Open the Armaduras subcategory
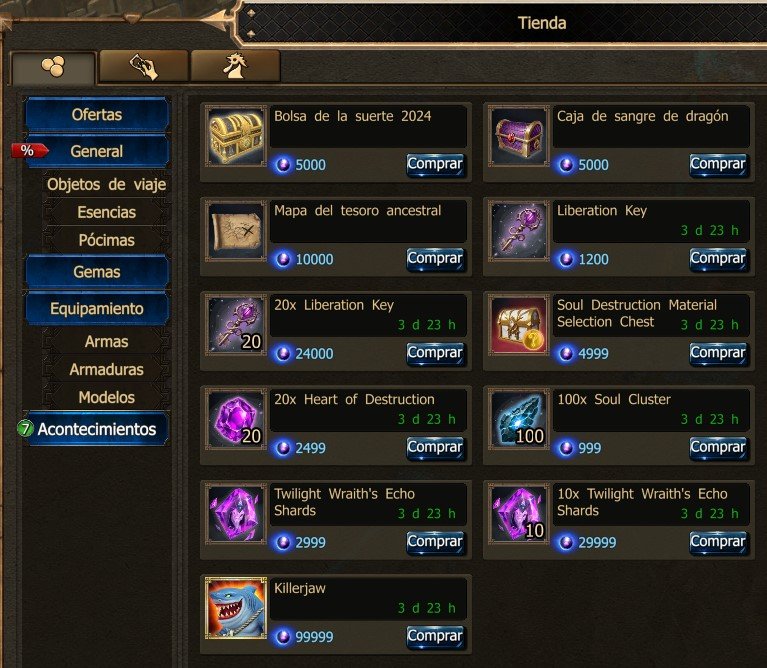The height and width of the screenshot is (668, 767). (x=106, y=369)
